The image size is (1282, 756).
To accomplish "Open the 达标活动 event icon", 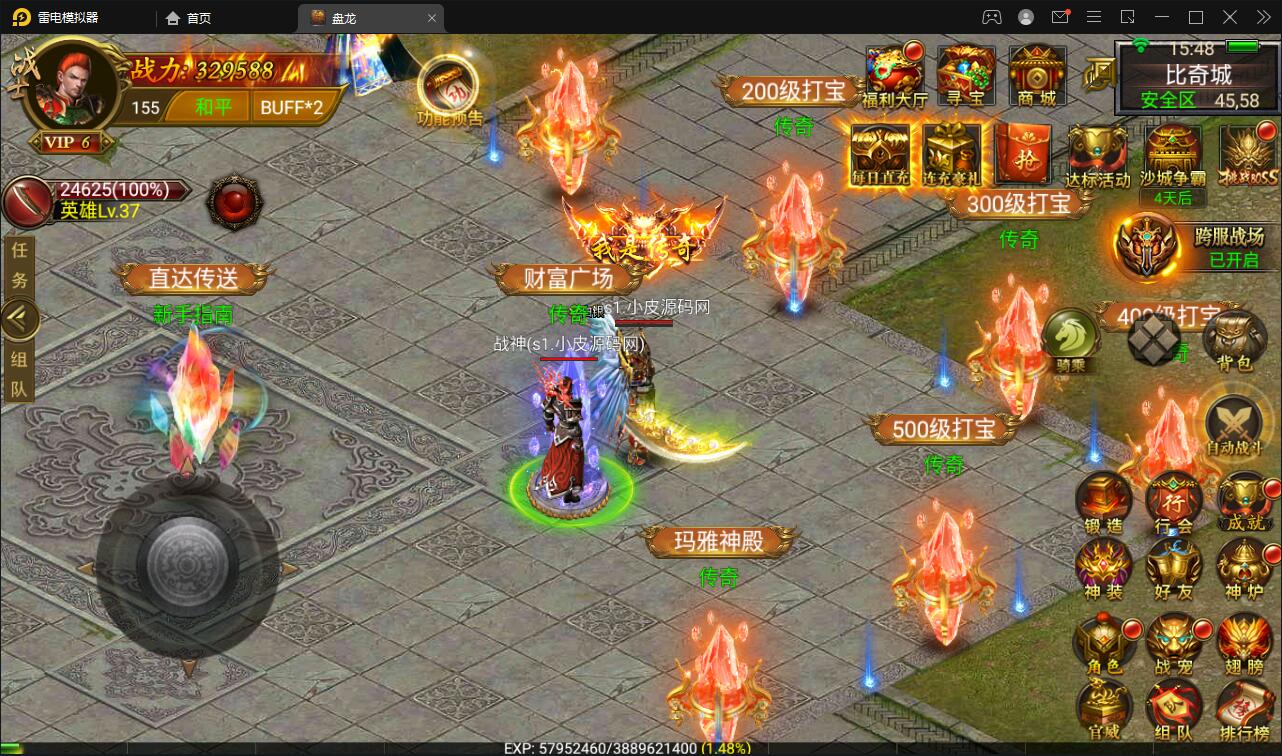I will pos(1097,154).
